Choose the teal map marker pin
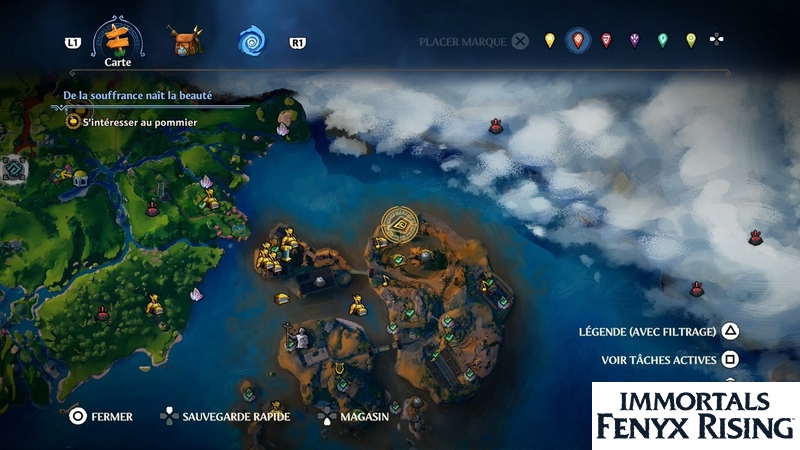 [662, 41]
